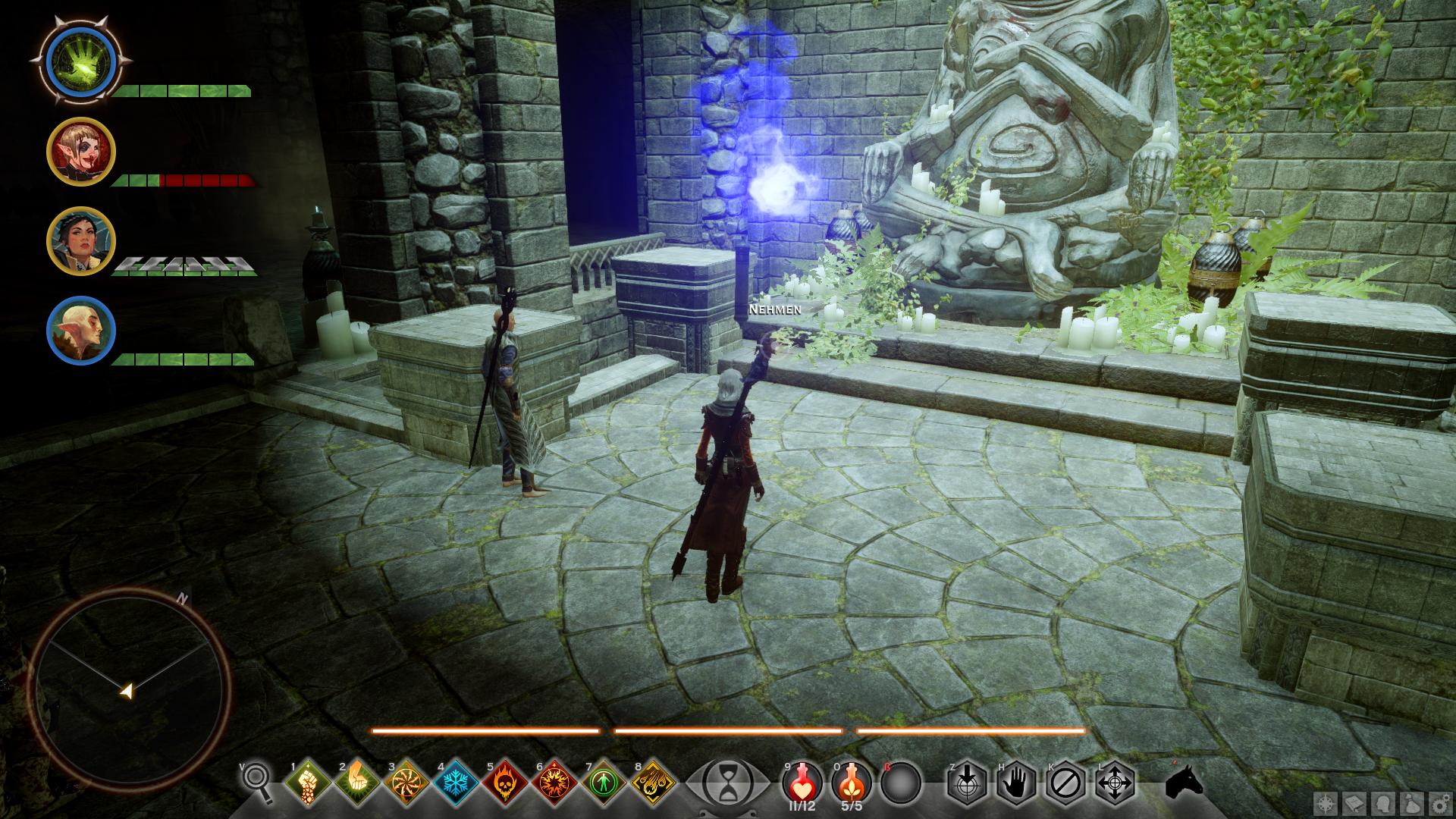Issue the hand hold-position command
This screenshot has width=1456, height=819.
tap(1015, 782)
